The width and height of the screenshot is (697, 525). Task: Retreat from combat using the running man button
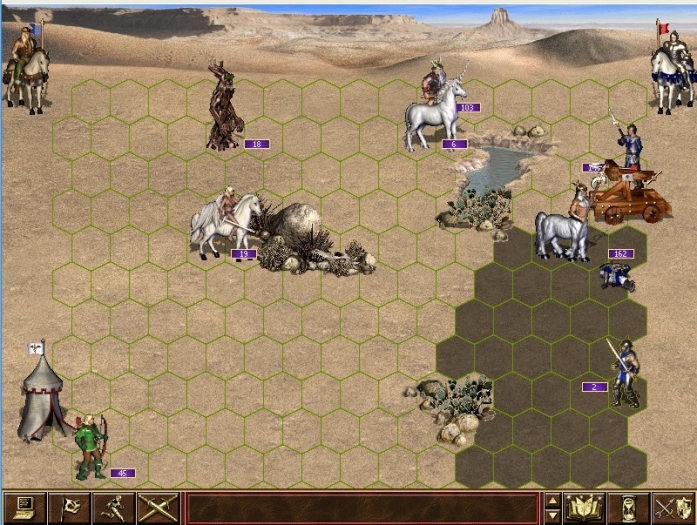(x=114, y=508)
